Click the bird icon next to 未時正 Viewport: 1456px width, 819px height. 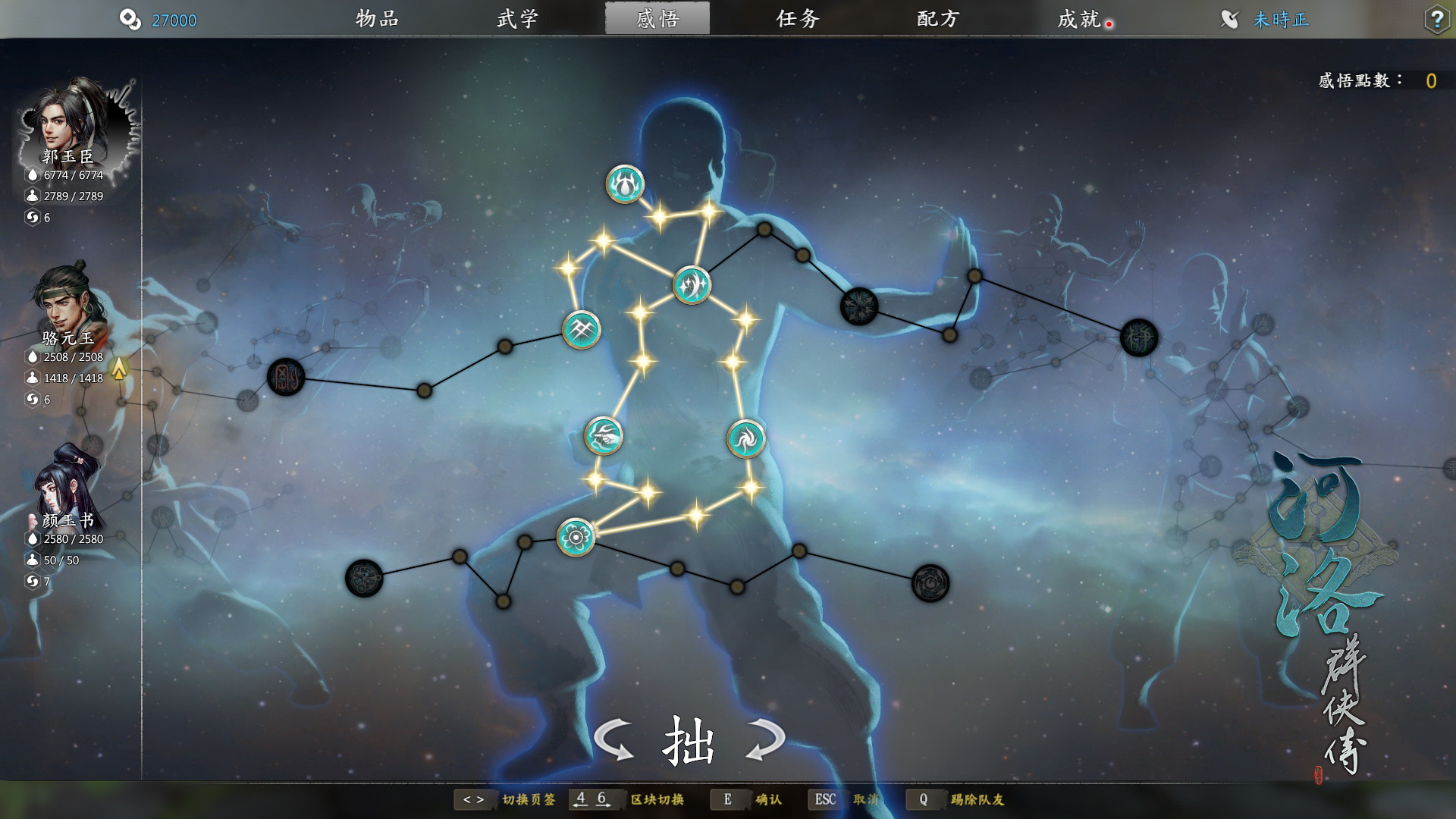tap(1231, 20)
